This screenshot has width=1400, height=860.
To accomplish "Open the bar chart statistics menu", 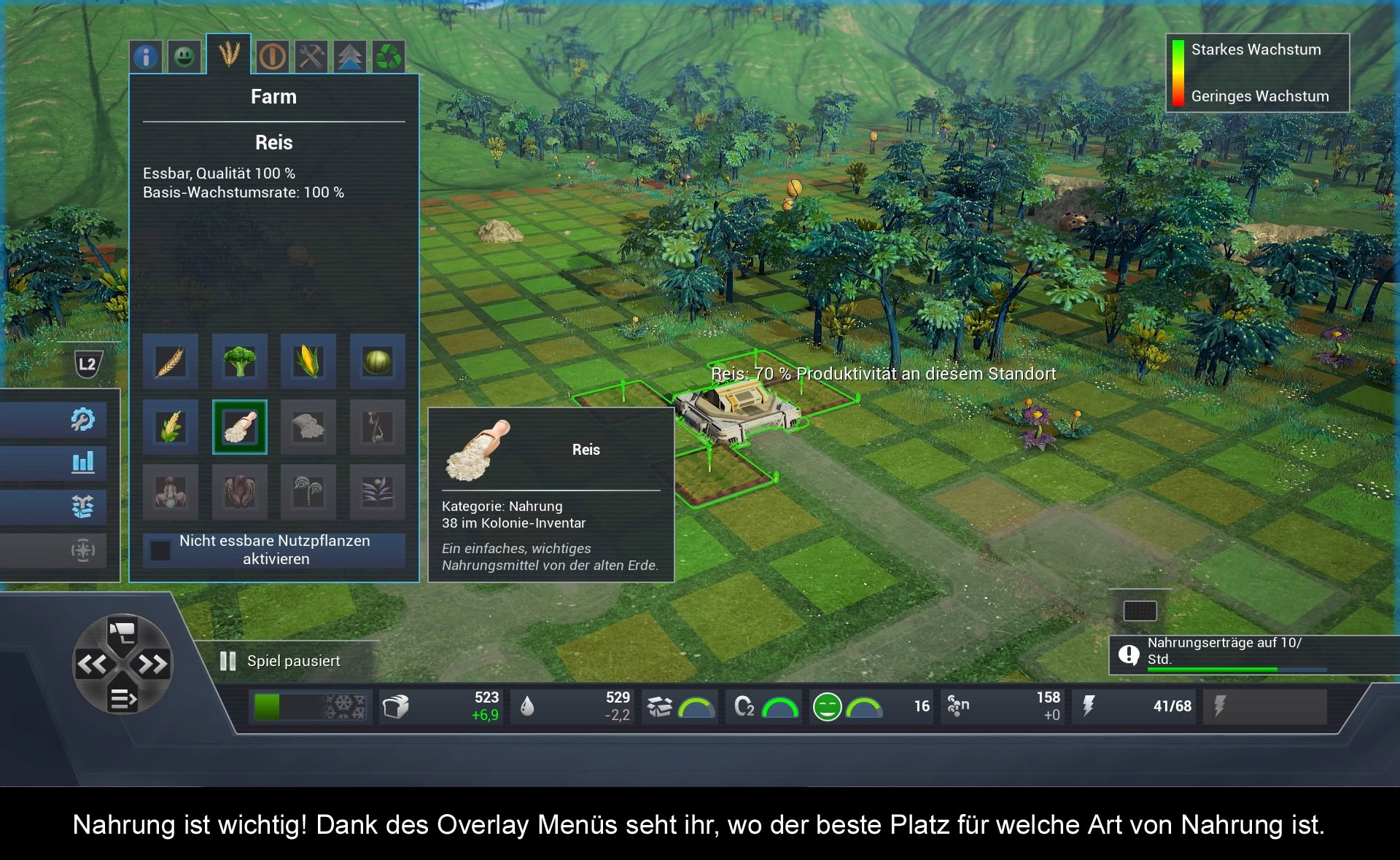I will tap(82, 462).
